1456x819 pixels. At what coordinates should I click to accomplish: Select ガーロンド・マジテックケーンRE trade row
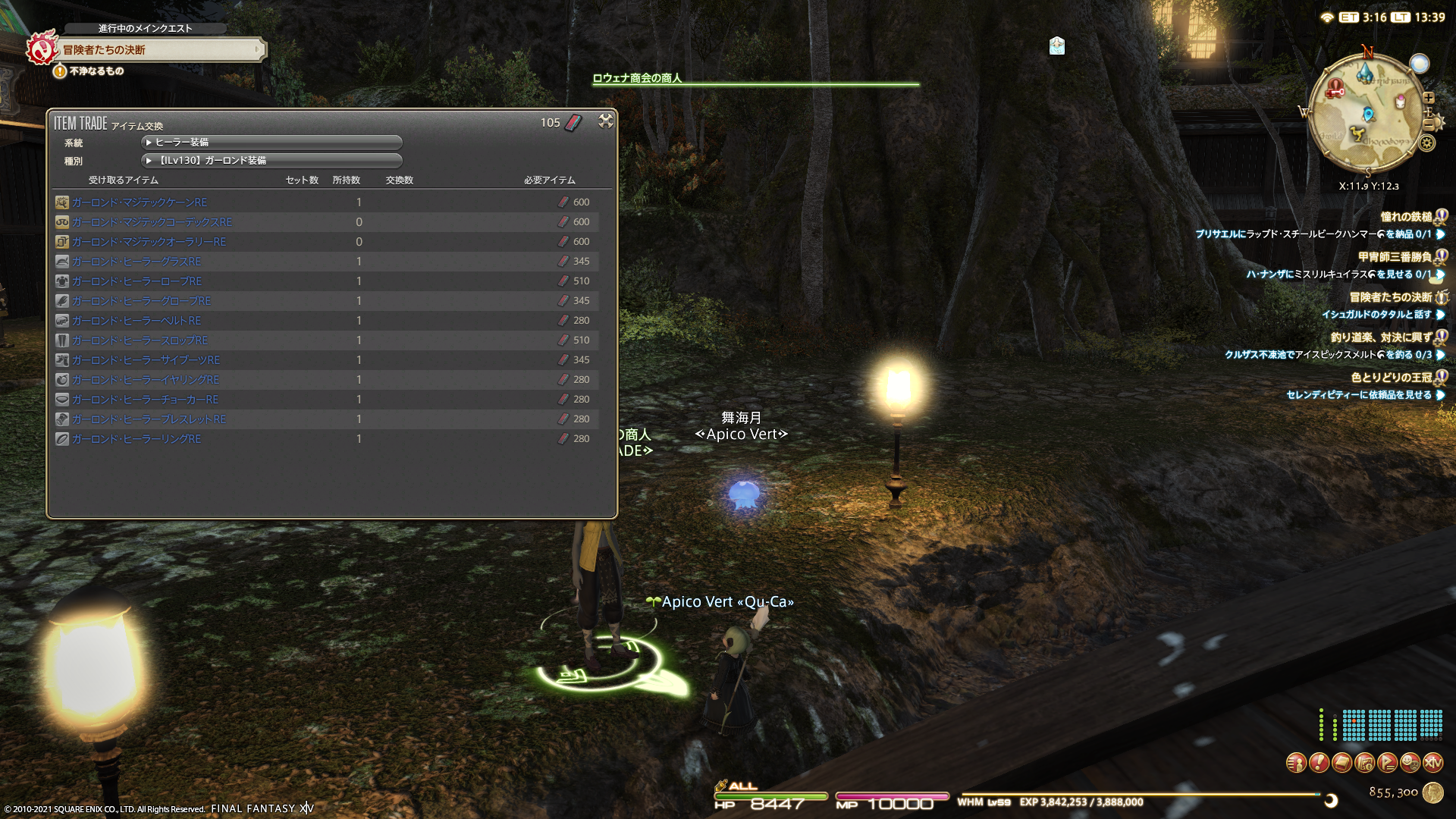click(140, 202)
